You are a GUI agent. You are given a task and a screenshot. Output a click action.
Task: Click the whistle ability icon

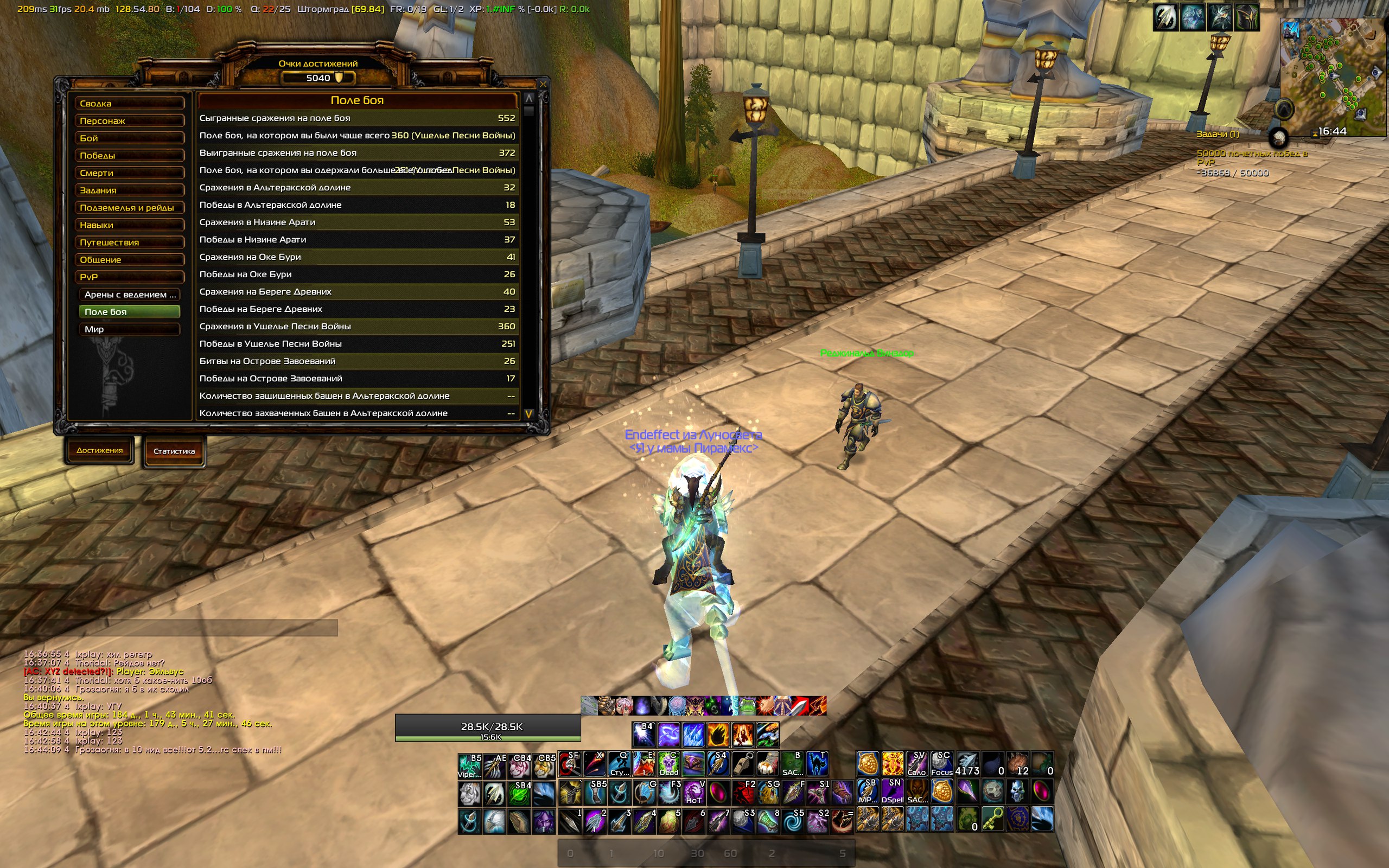743,764
